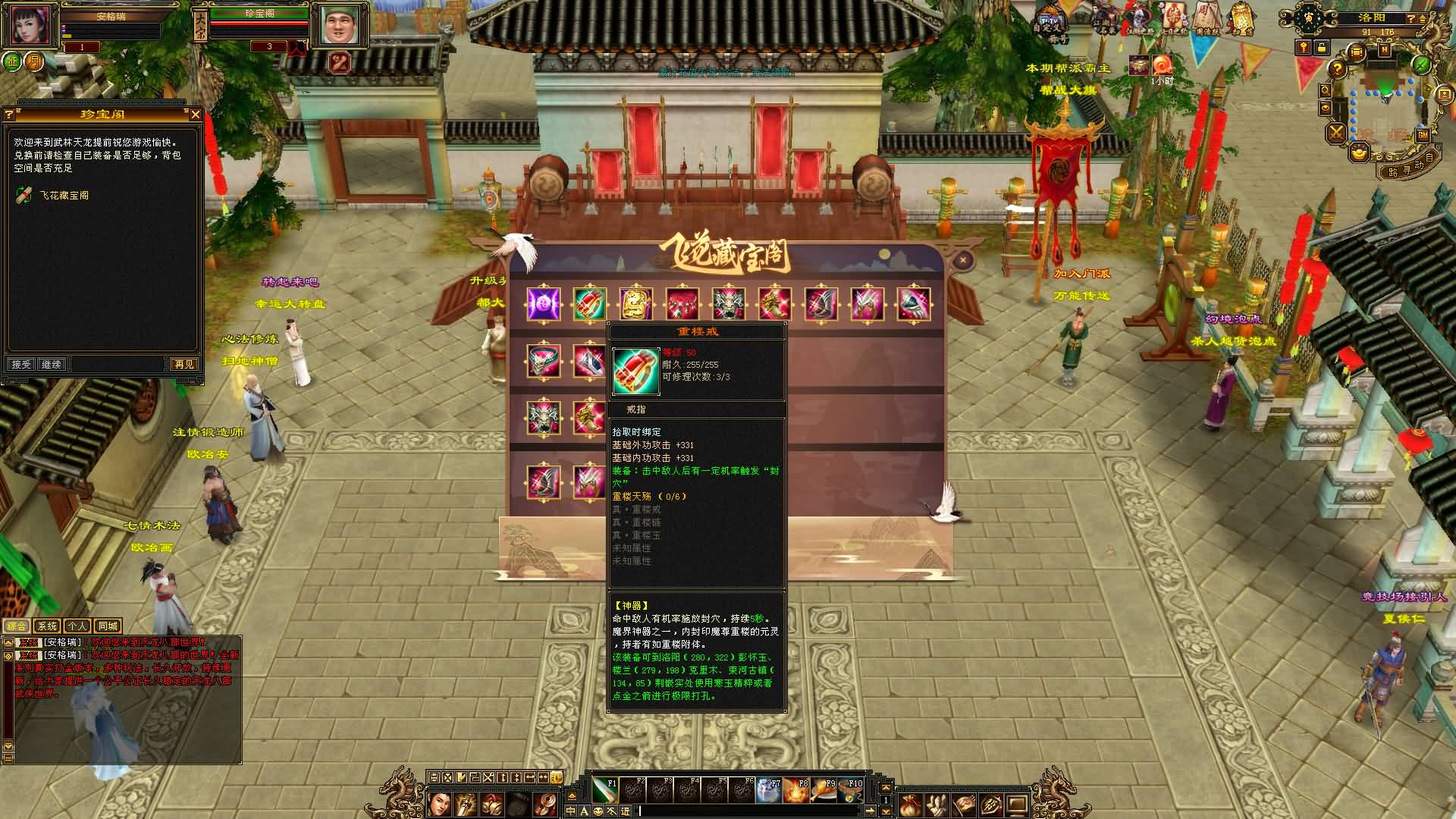The height and width of the screenshot is (819, 1456).
Task: Use the F9 roast chicken leg item
Action: point(824,790)
